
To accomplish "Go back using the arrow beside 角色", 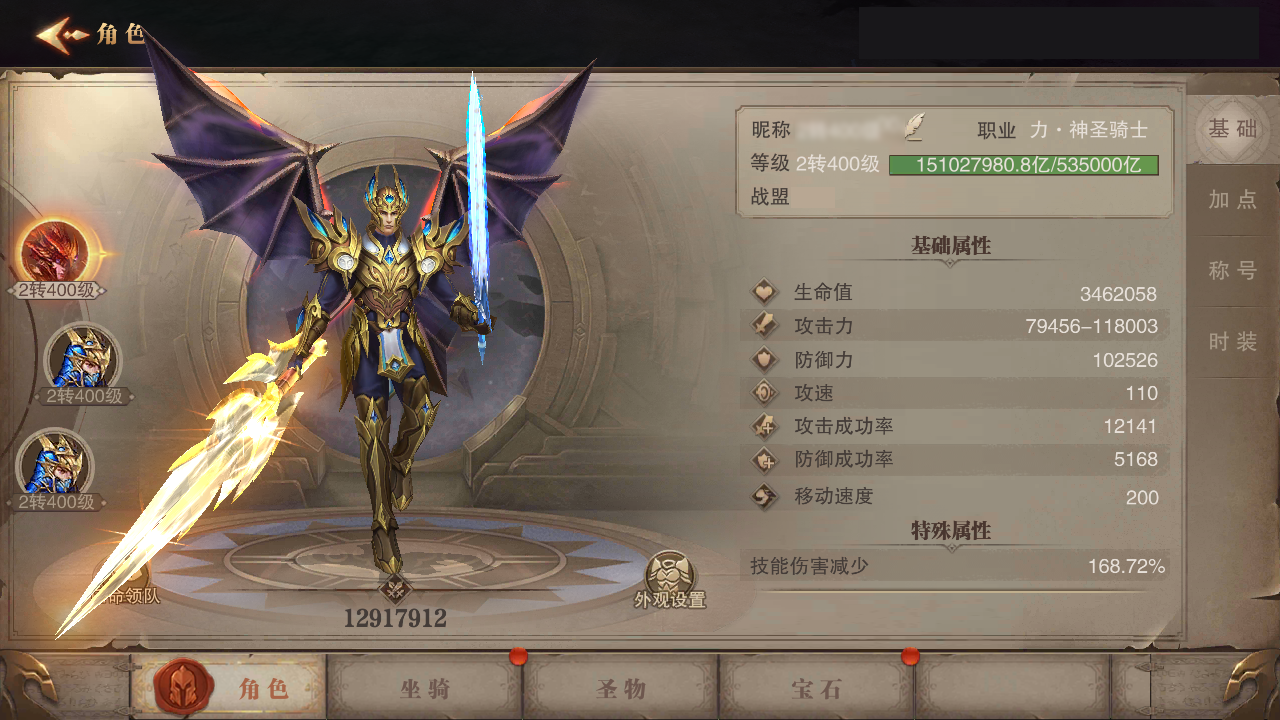I will (x=62, y=35).
